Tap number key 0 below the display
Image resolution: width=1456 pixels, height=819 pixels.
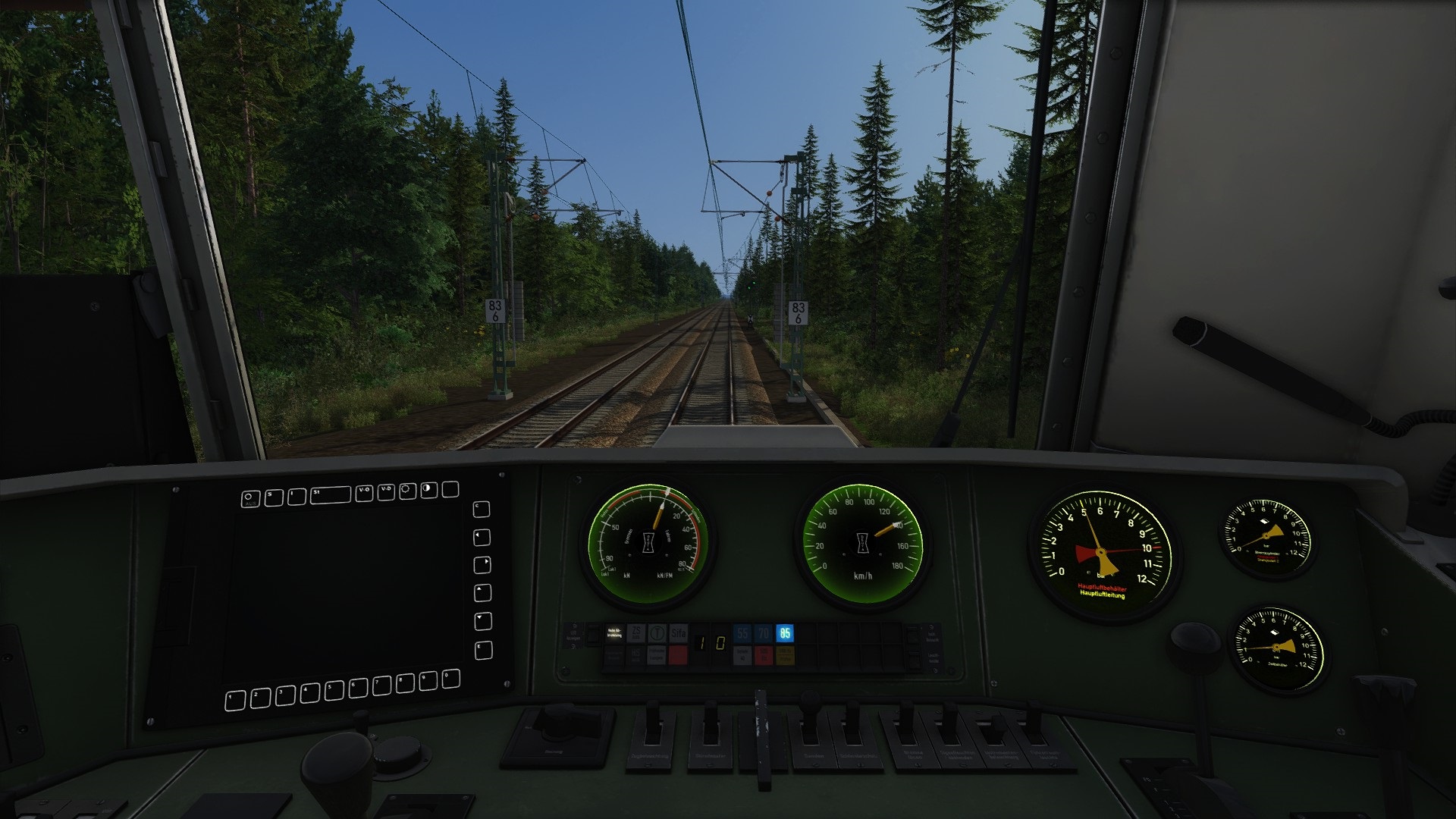[450, 678]
